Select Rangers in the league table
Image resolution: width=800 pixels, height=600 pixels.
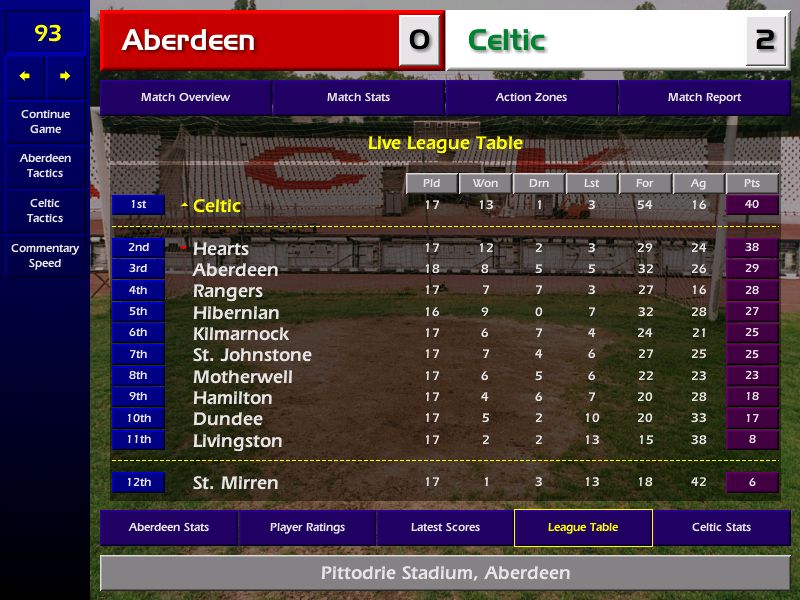(x=228, y=291)
